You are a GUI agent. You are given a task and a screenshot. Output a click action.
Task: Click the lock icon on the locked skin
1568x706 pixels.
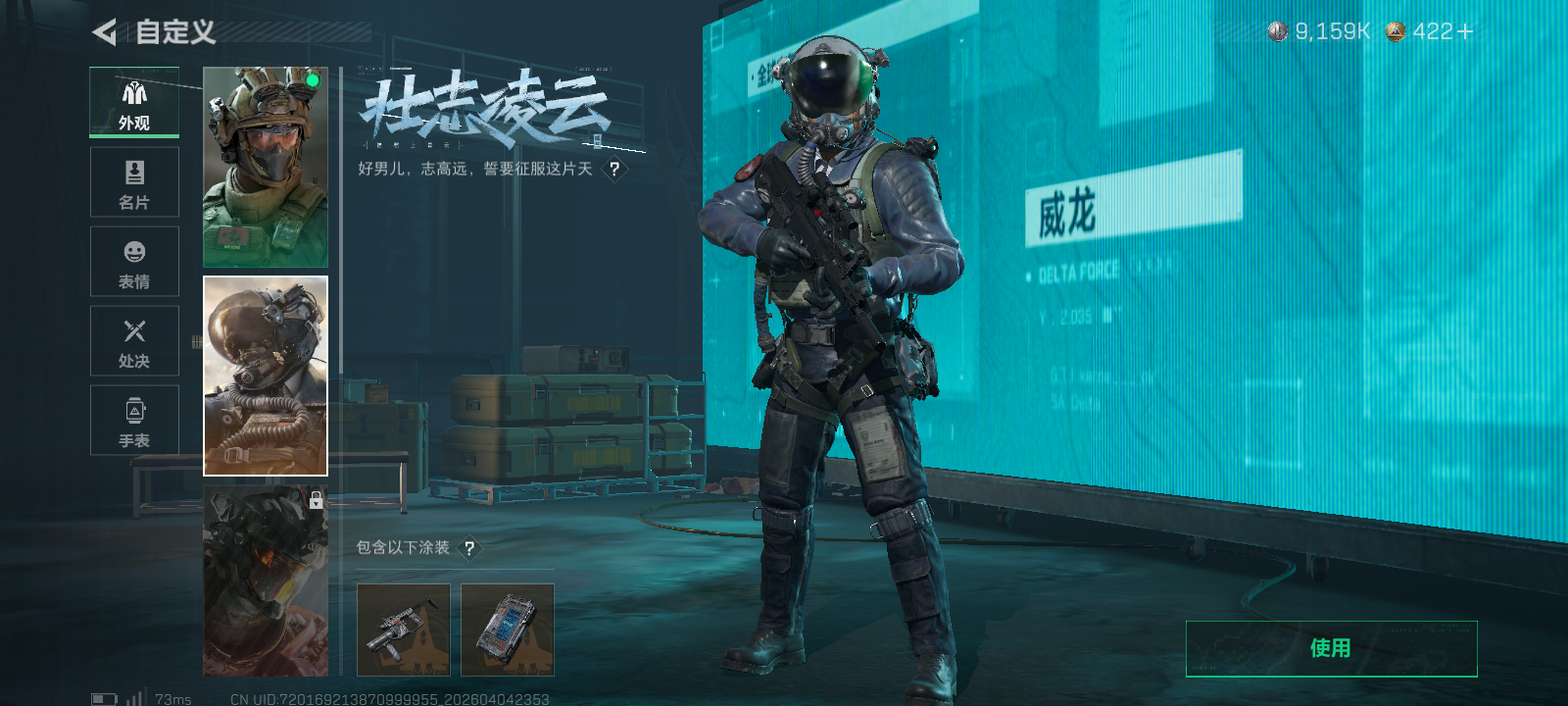[316, 502]
